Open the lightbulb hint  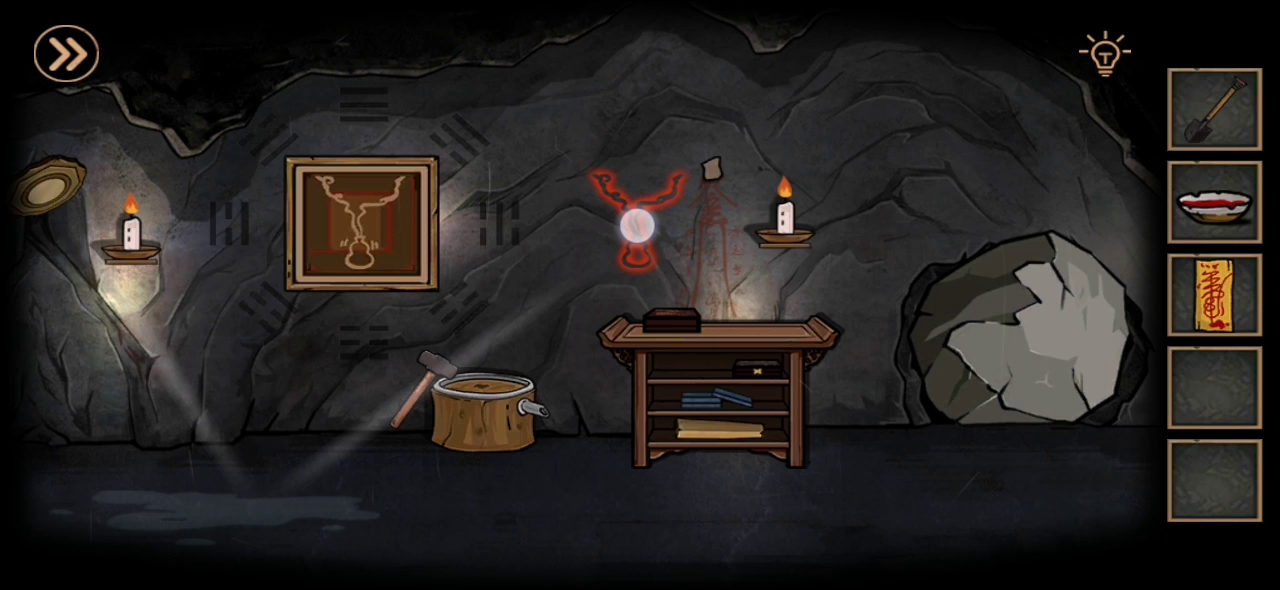(1104, 54)
